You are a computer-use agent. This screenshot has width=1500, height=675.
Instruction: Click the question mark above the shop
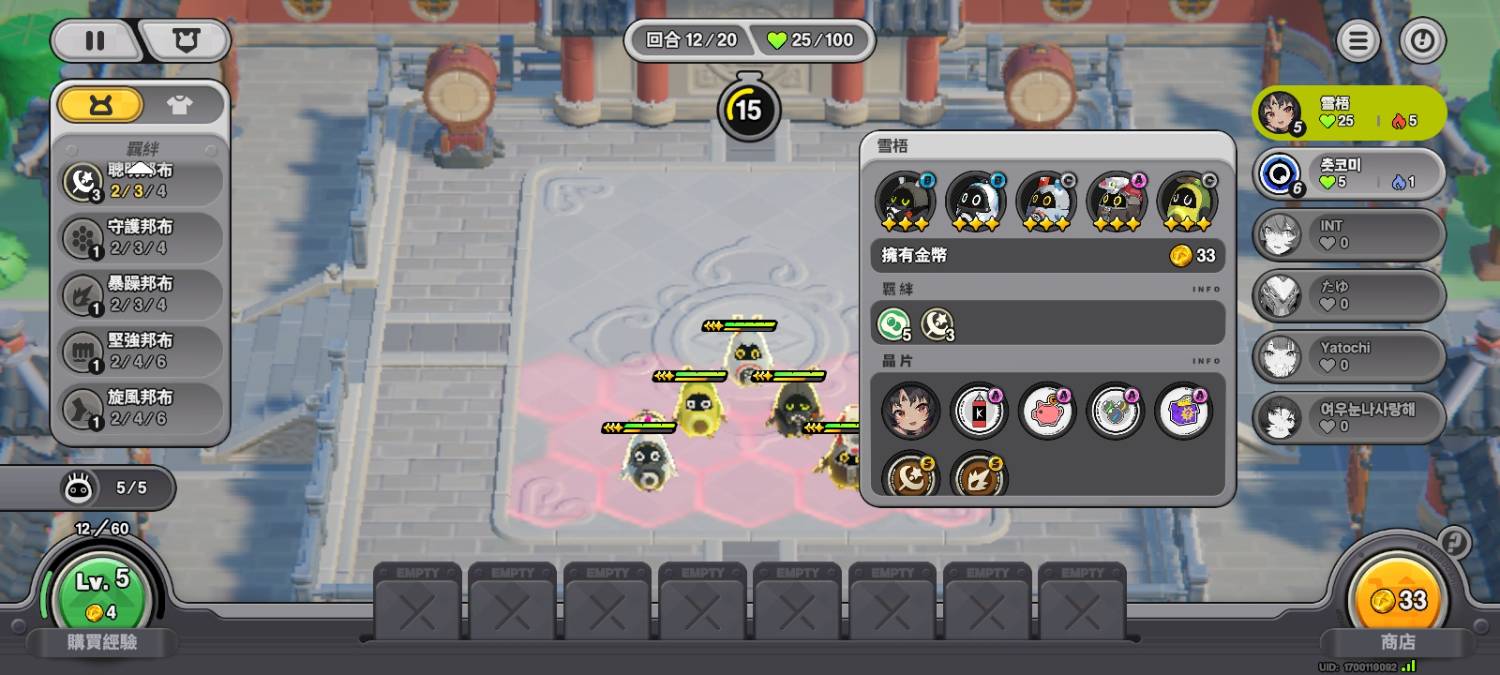click(1453, 543)
